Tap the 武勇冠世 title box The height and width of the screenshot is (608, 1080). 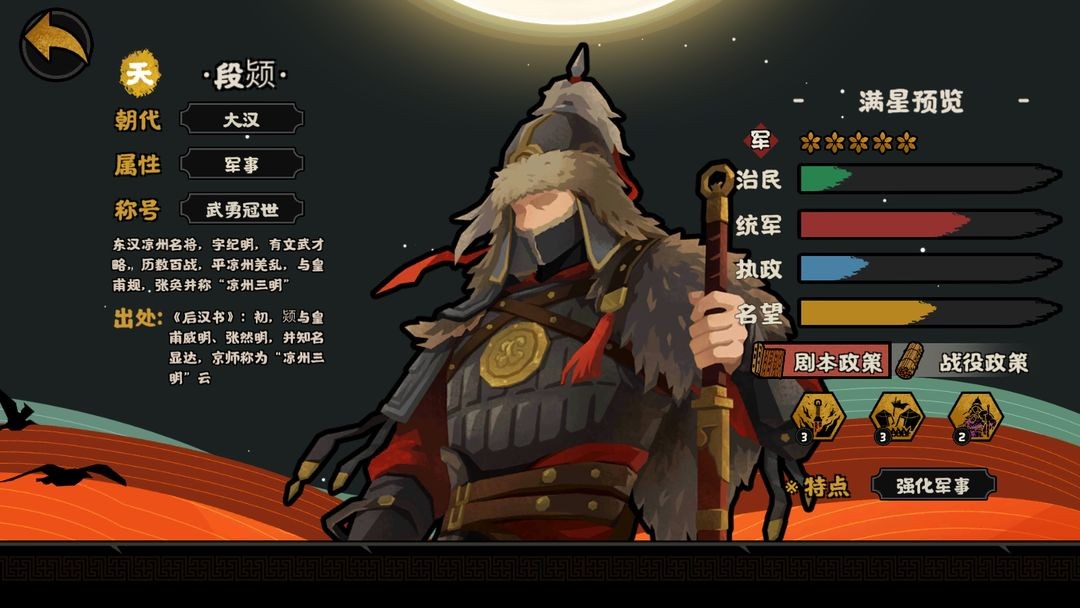point(241,210)
